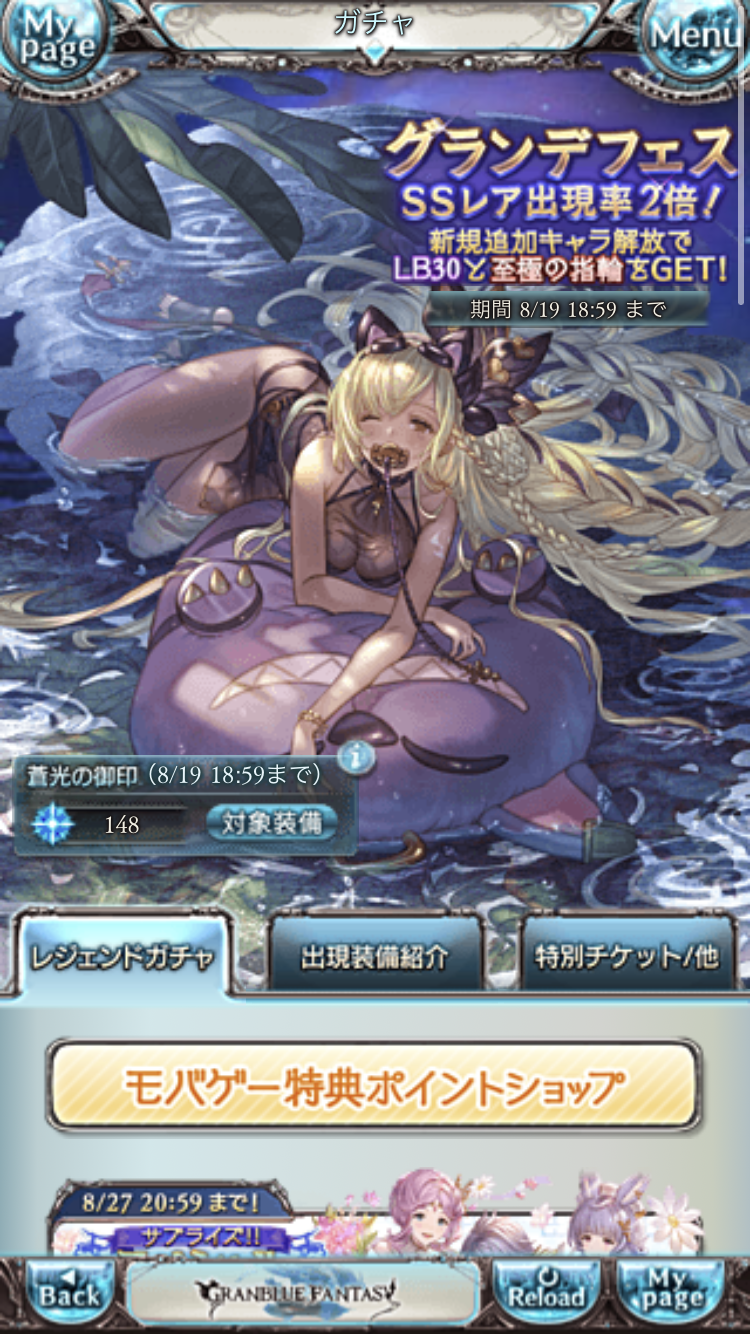Viewport: 750px width, 1334px height.
Task: Select the レジェンドガチャ tab
Action: point(122,956)
